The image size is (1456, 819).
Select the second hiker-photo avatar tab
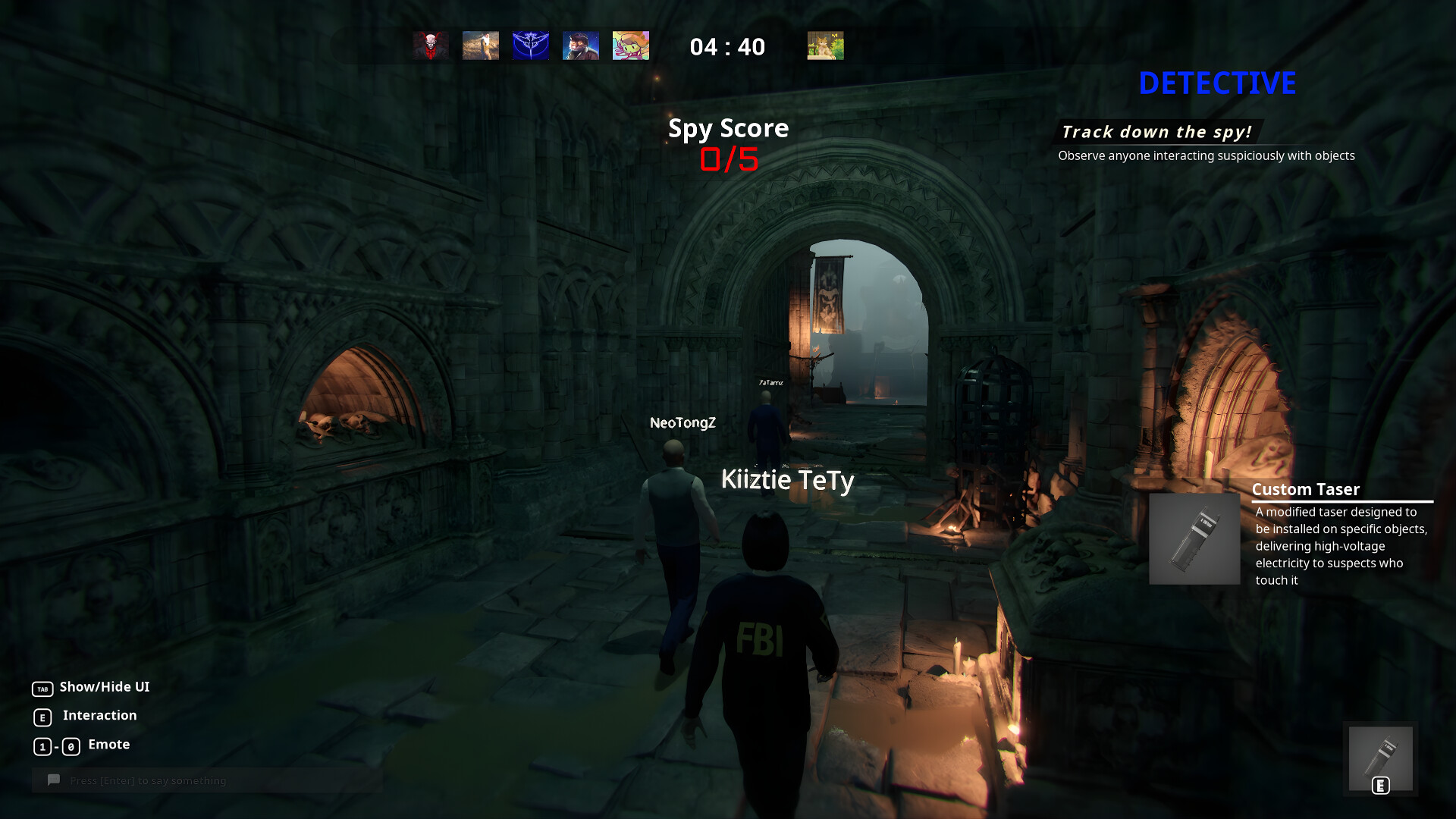pos(480,45)
